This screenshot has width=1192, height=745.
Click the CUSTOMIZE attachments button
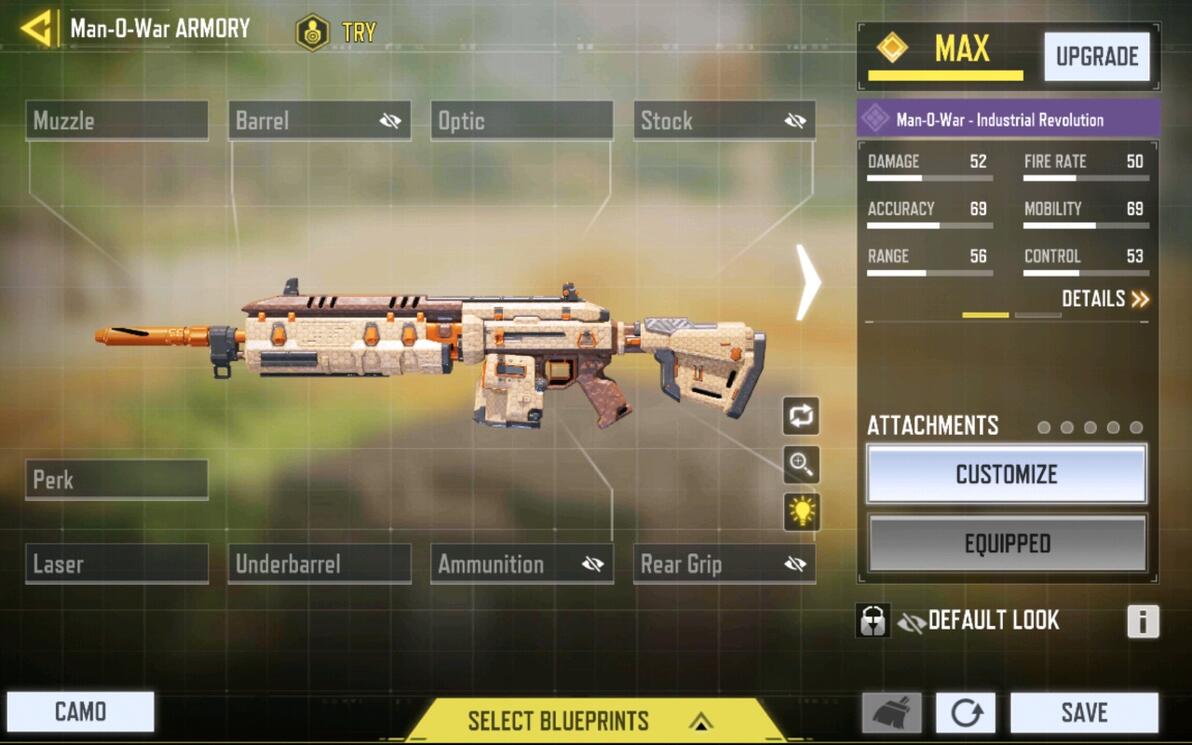pyautogui.click(x=1006, y=474)
